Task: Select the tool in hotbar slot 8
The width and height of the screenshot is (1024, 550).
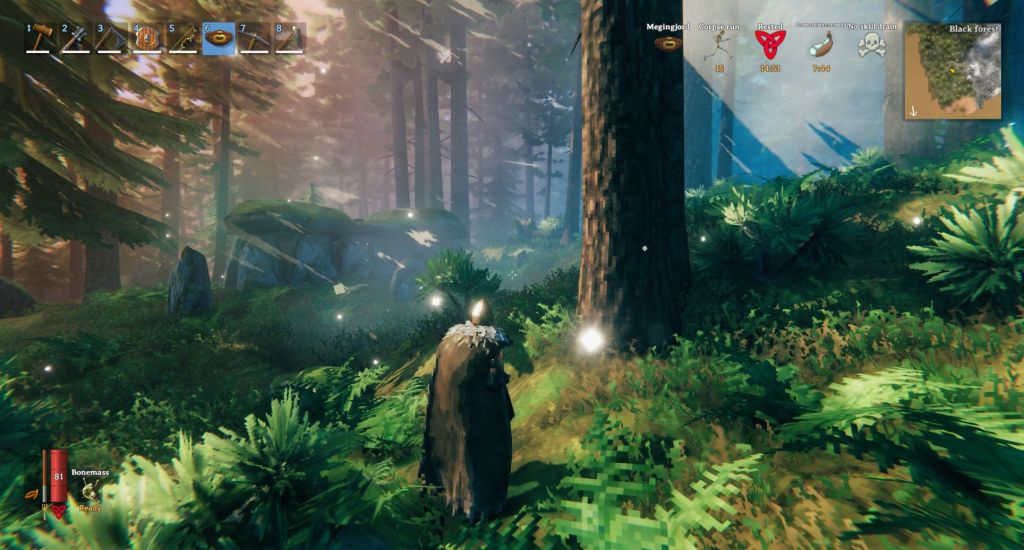Action: [289, 38]
